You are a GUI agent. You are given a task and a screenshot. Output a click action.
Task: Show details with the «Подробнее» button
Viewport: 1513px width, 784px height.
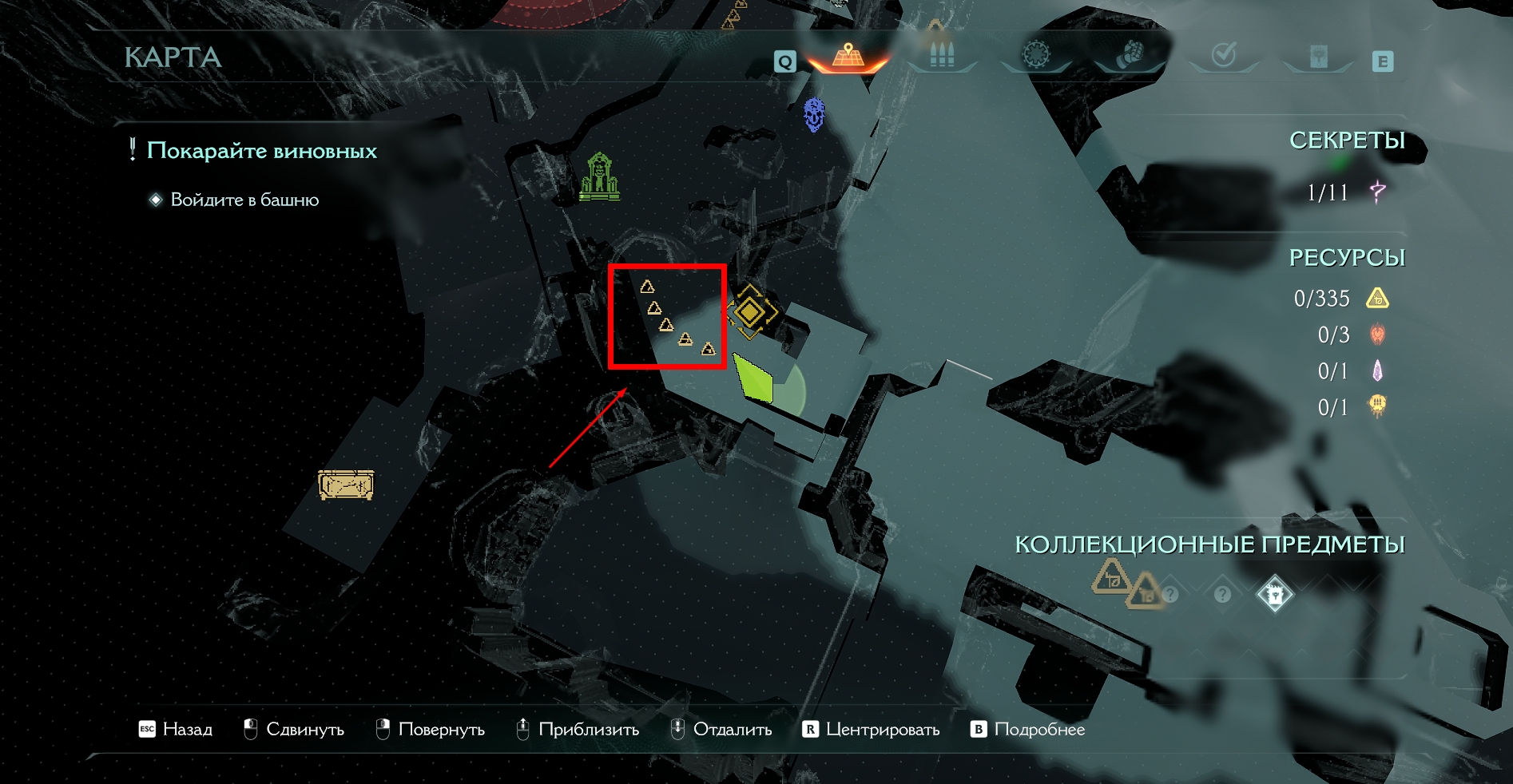pyautogui.click(x=1028, y=730)
